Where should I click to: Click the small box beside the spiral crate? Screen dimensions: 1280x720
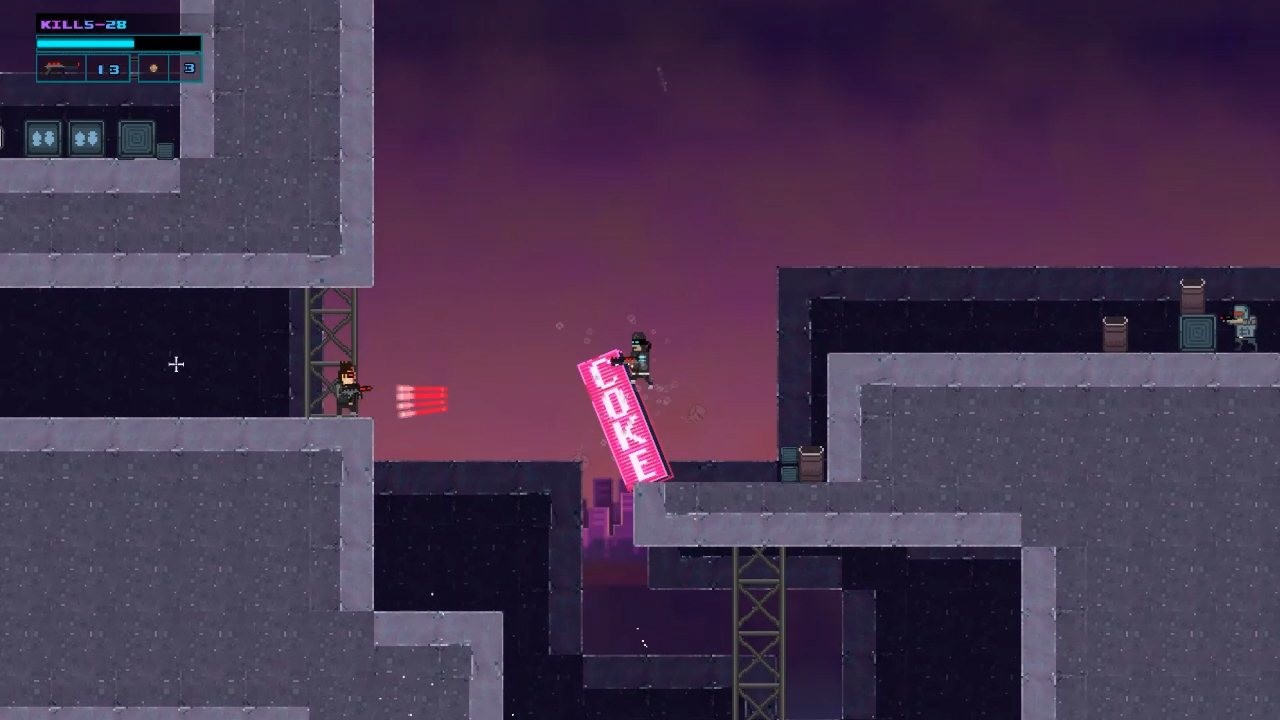[164, 149]
